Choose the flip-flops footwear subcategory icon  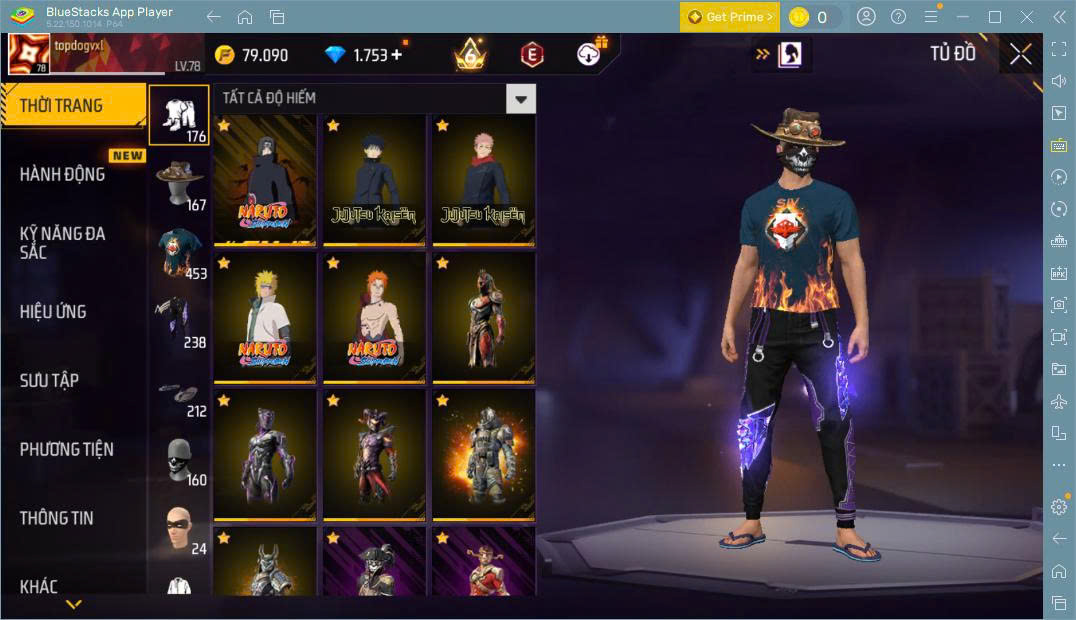tap(180, 391)
